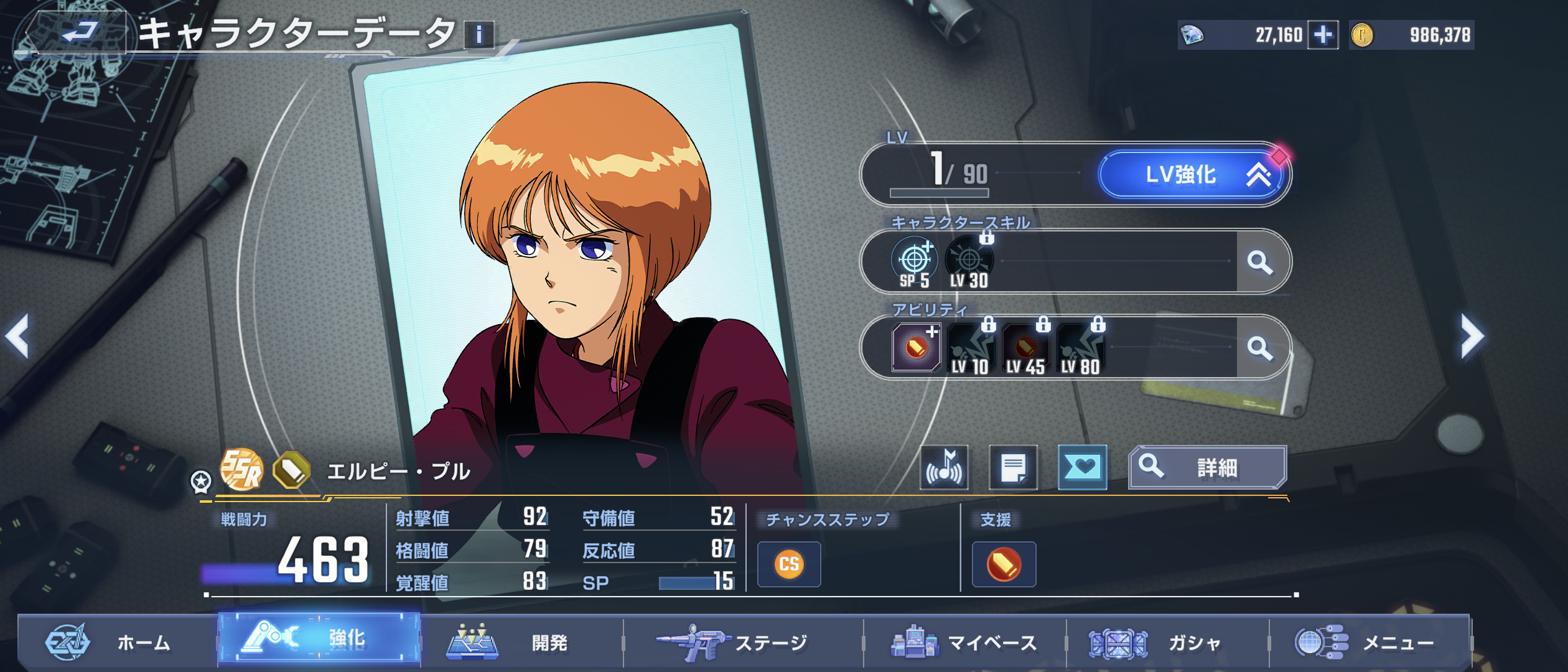Go back using the return arrow button
The image size is (1568, 672).
tap(79, 31)
